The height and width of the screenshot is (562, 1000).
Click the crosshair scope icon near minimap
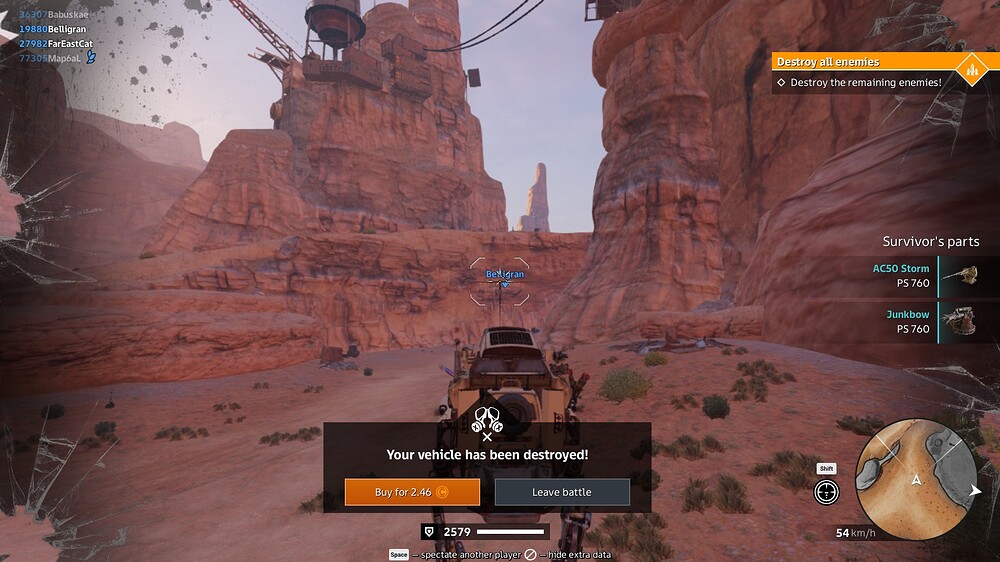coord(826,491)
